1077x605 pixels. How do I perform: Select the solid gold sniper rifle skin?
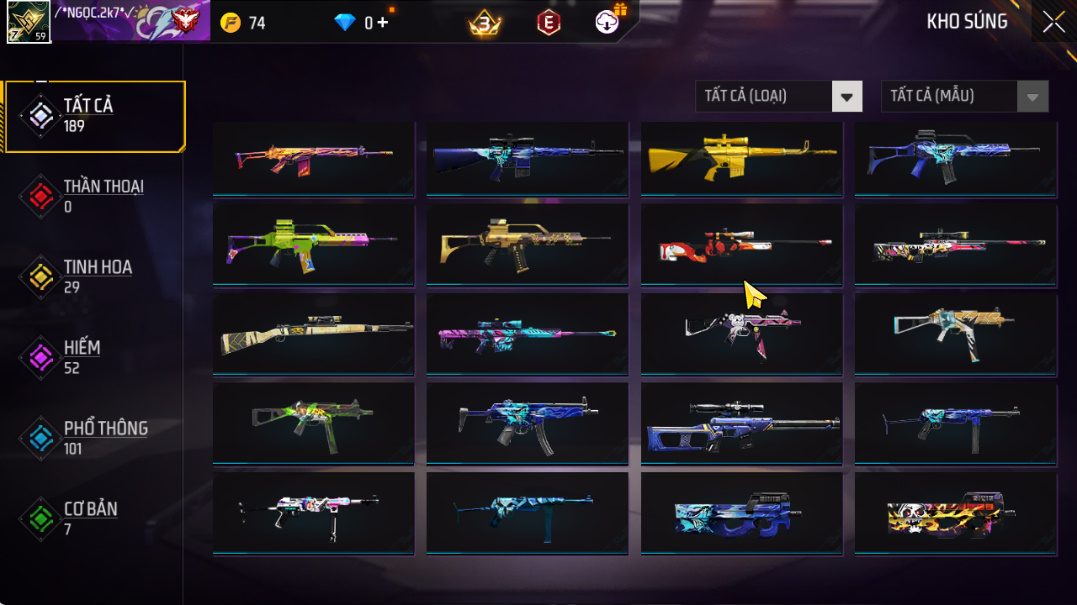pyautogui.click(x=741, y=158)
